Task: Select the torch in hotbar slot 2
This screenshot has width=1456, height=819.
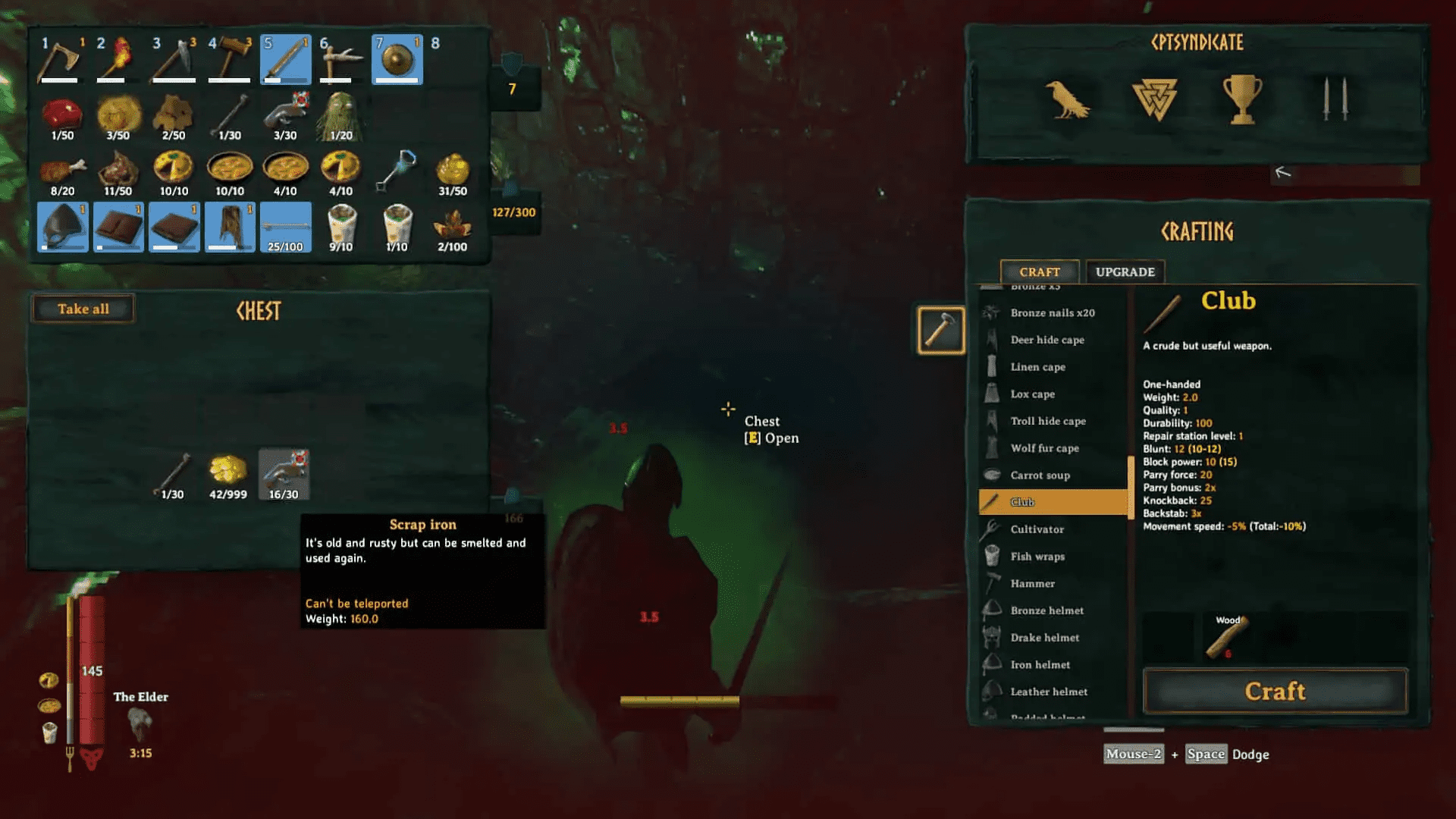Action: point(118,59)
